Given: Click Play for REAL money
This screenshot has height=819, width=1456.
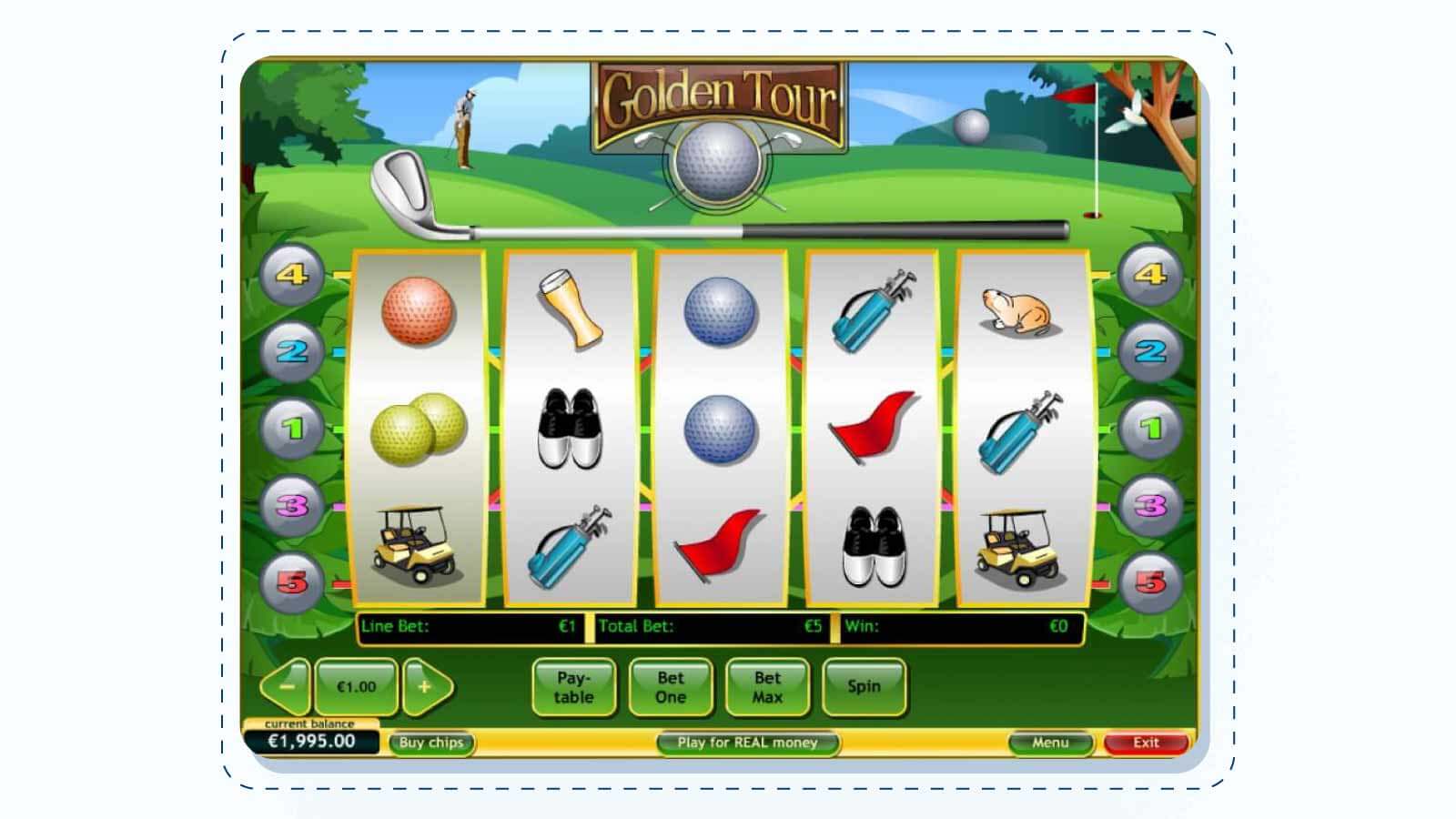Looking at the screenshot, I should click(747, 743).
